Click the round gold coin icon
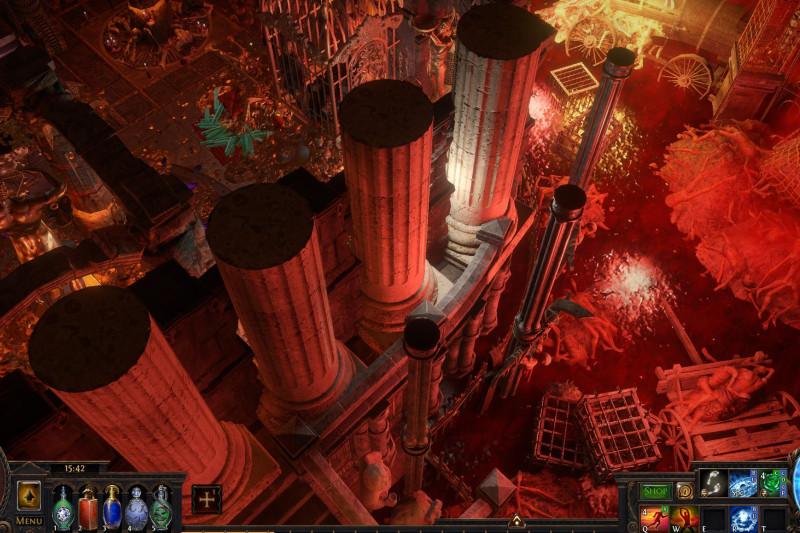Image resolution: width=800 pixels, height=533 pixels. (685, 491)
